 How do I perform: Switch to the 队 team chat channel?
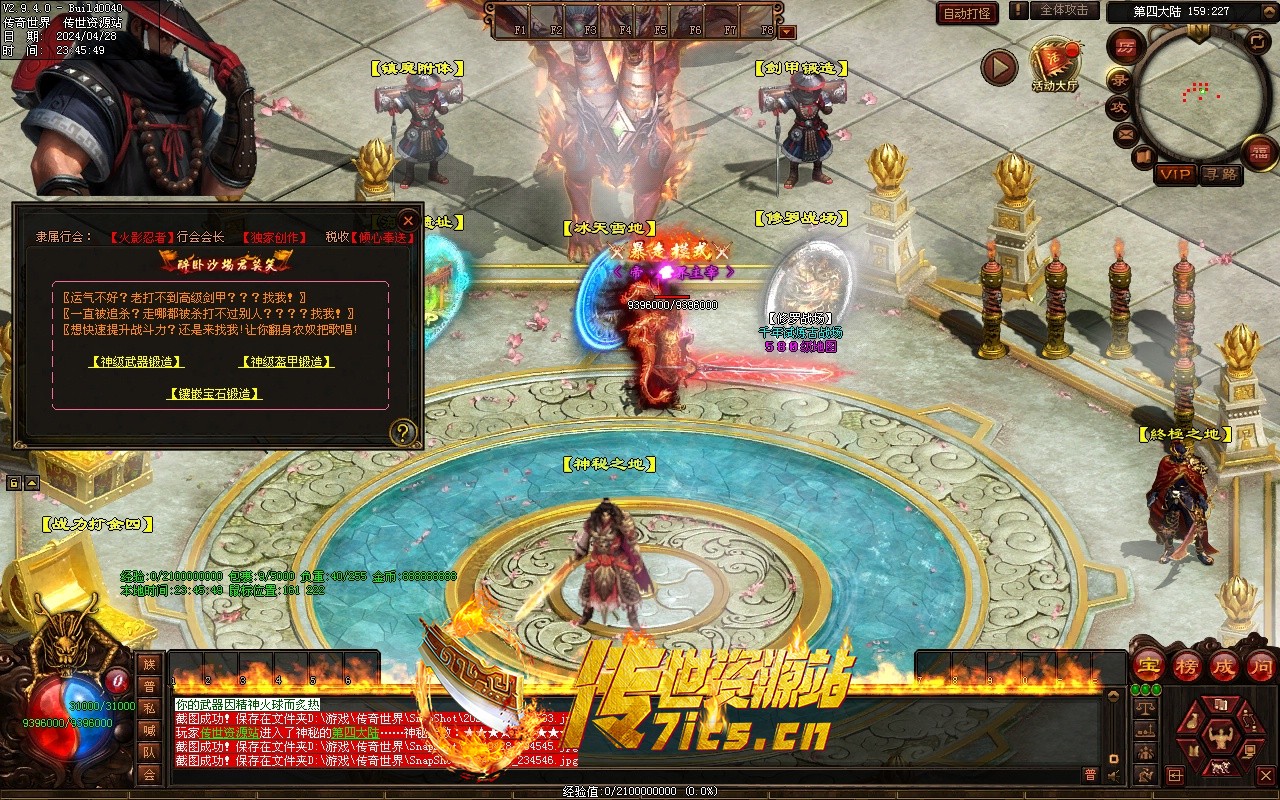(x=149, y=752)
